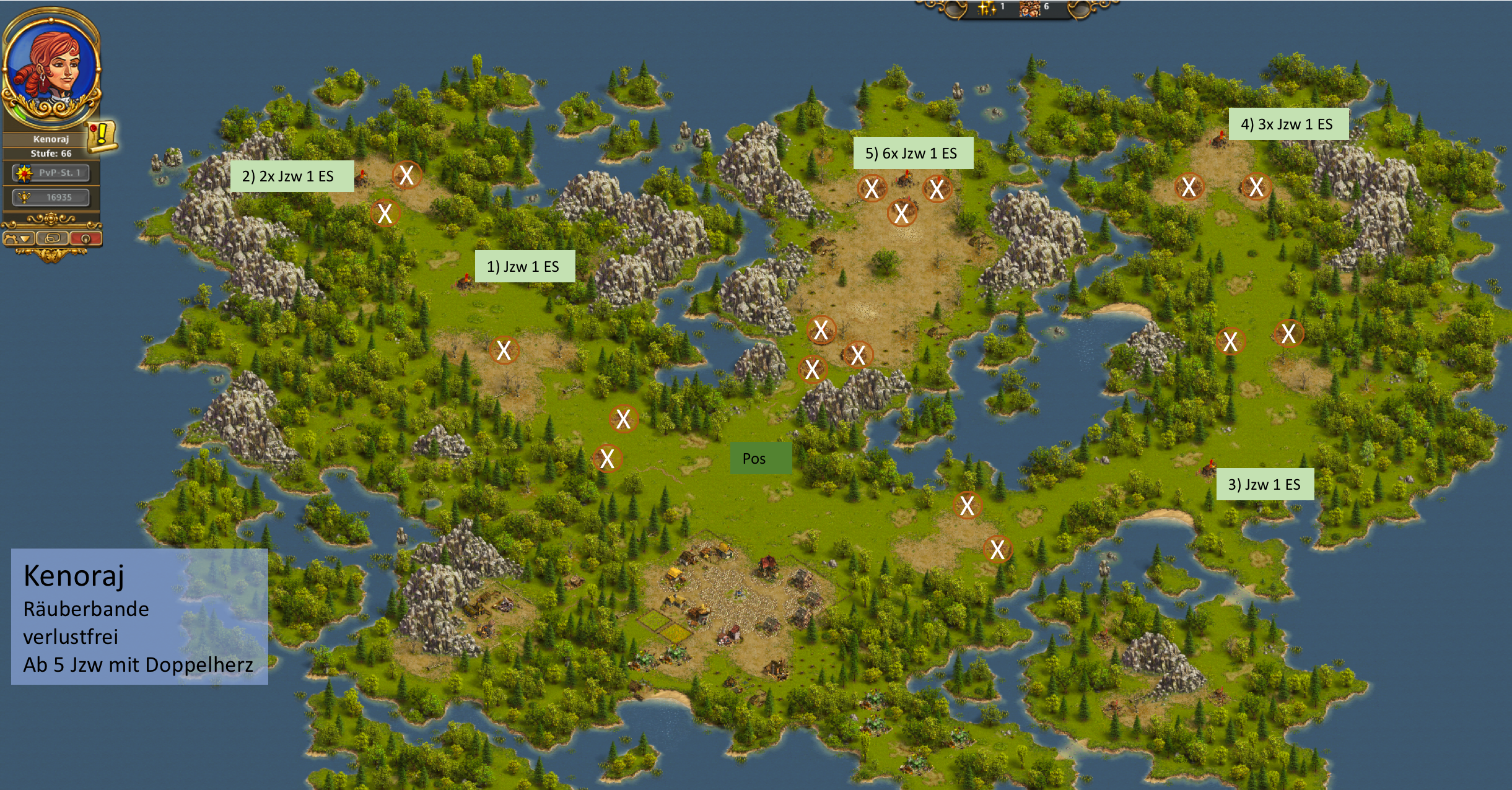
Task: Open Kenoraj's avatar portrait
Action: coord(51,65)
